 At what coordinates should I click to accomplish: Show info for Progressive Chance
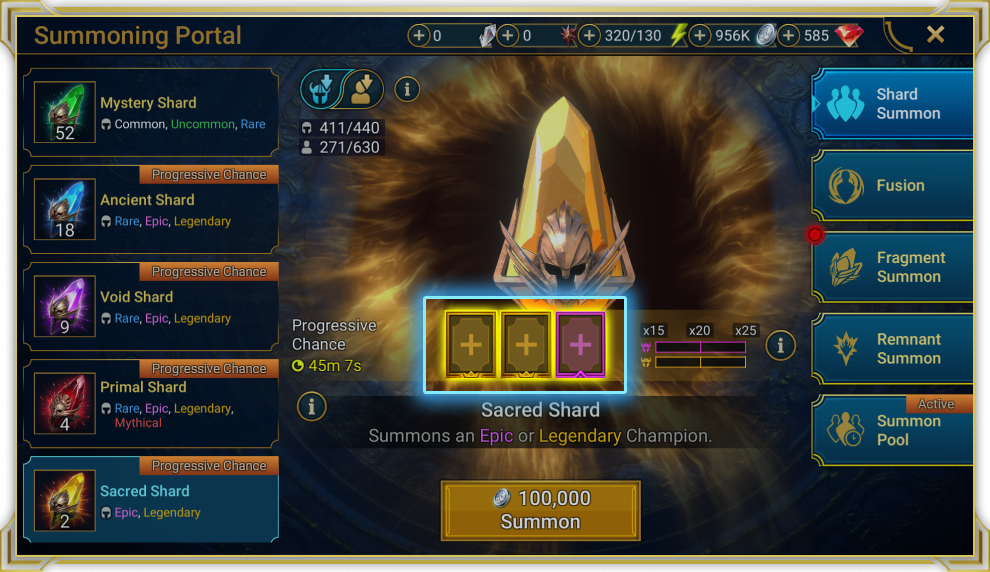pyautogui.click(x=312, y=406)
